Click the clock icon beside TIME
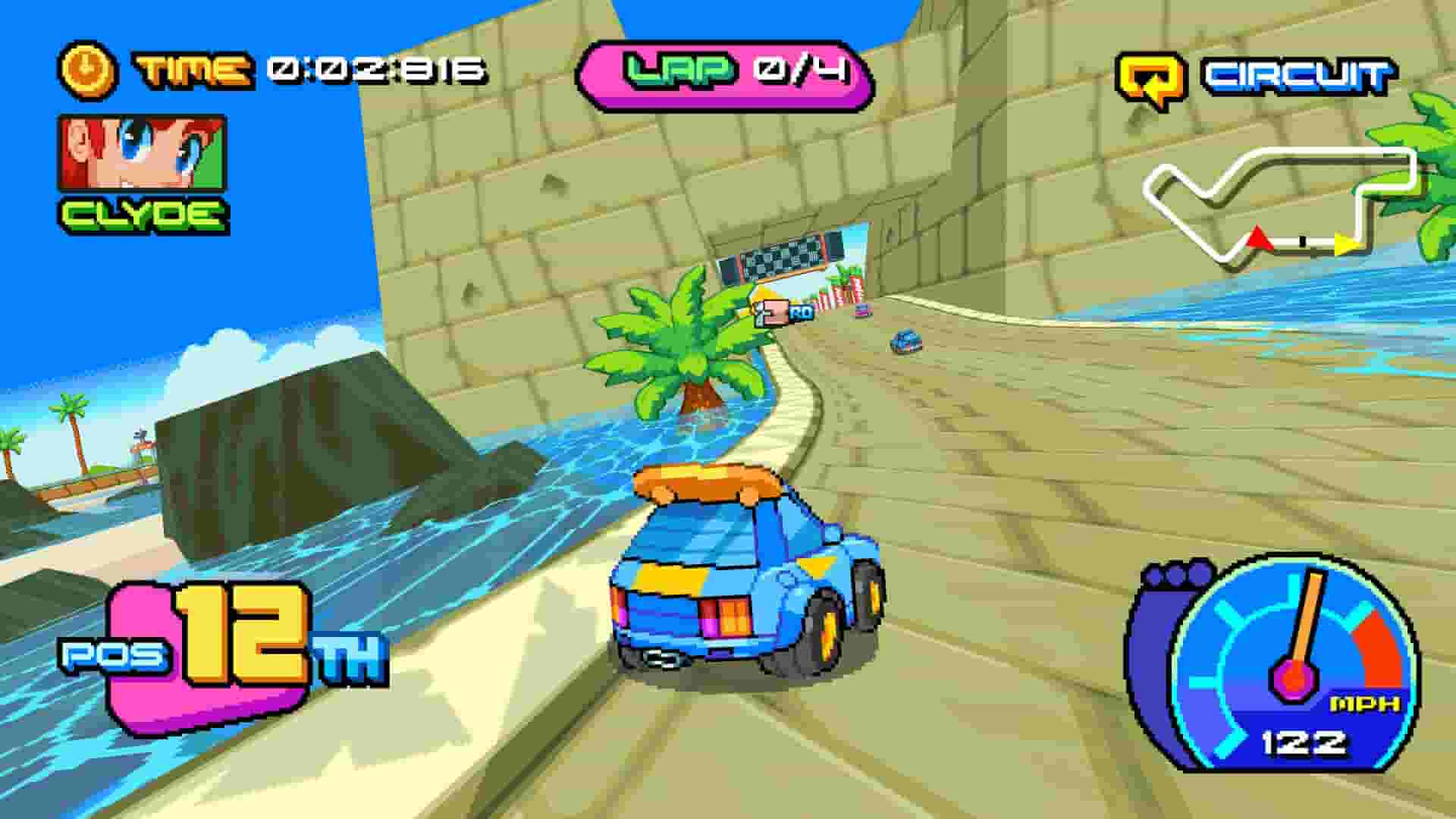Viewport: 1456px width, 819px height. point(86,68)
